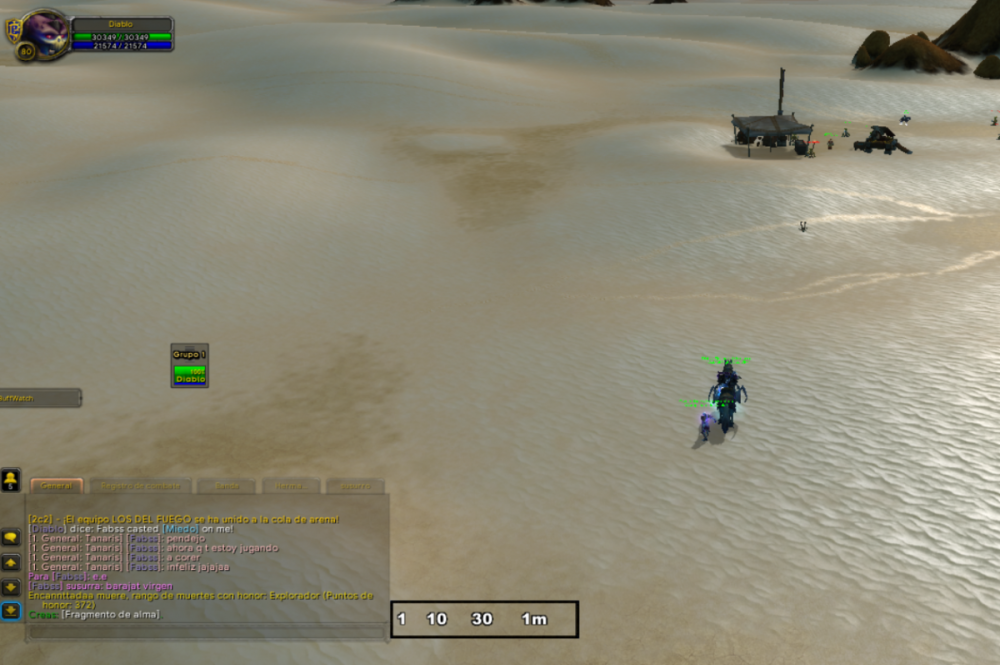Choose the 1m timer option

point(534,619)
